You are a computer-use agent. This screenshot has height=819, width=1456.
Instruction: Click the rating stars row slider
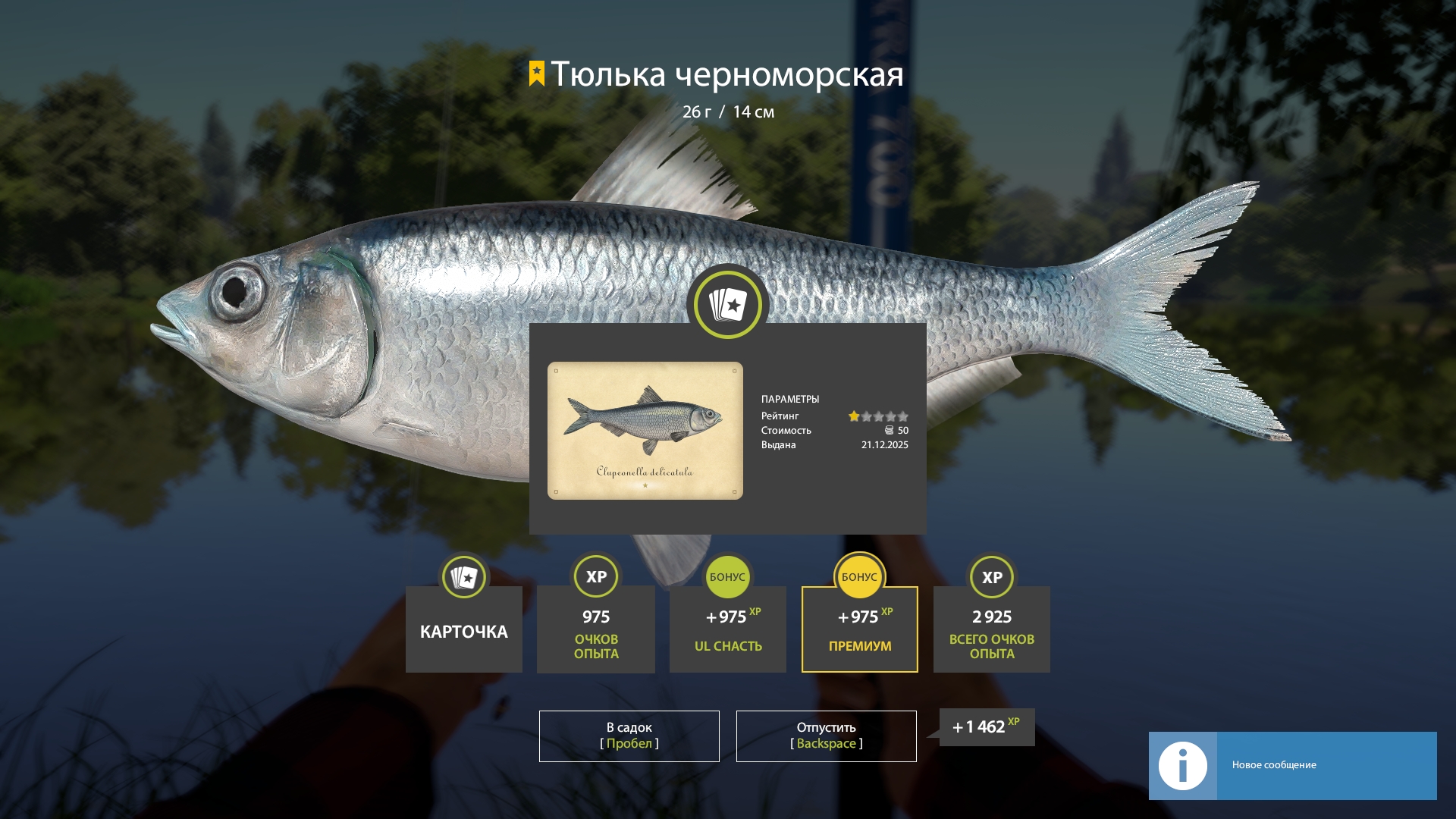[x=880, y=416]
